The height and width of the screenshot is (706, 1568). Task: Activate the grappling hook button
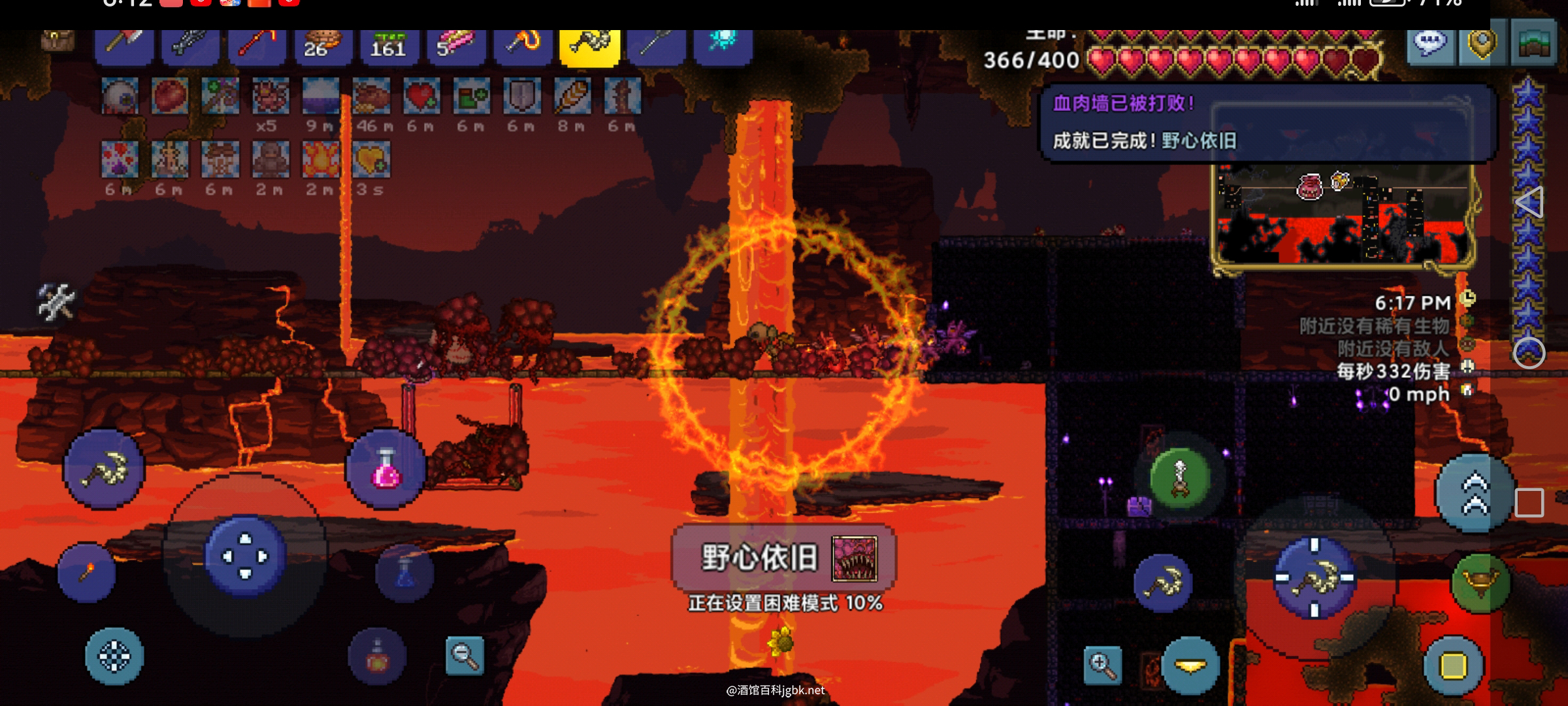tap(1179, 479)
